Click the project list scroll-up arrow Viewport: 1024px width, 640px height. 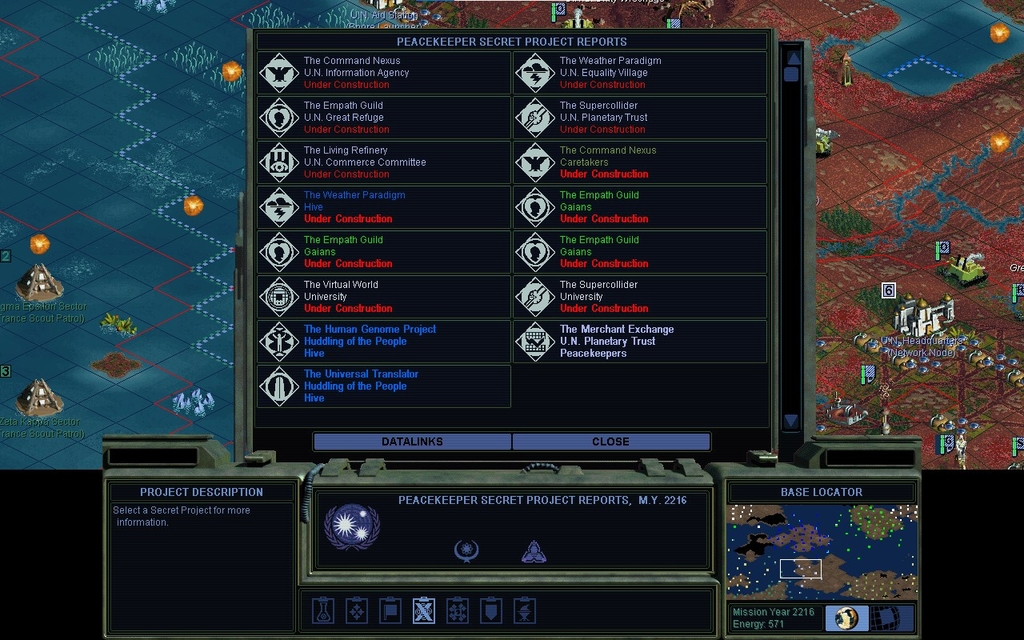791,56
